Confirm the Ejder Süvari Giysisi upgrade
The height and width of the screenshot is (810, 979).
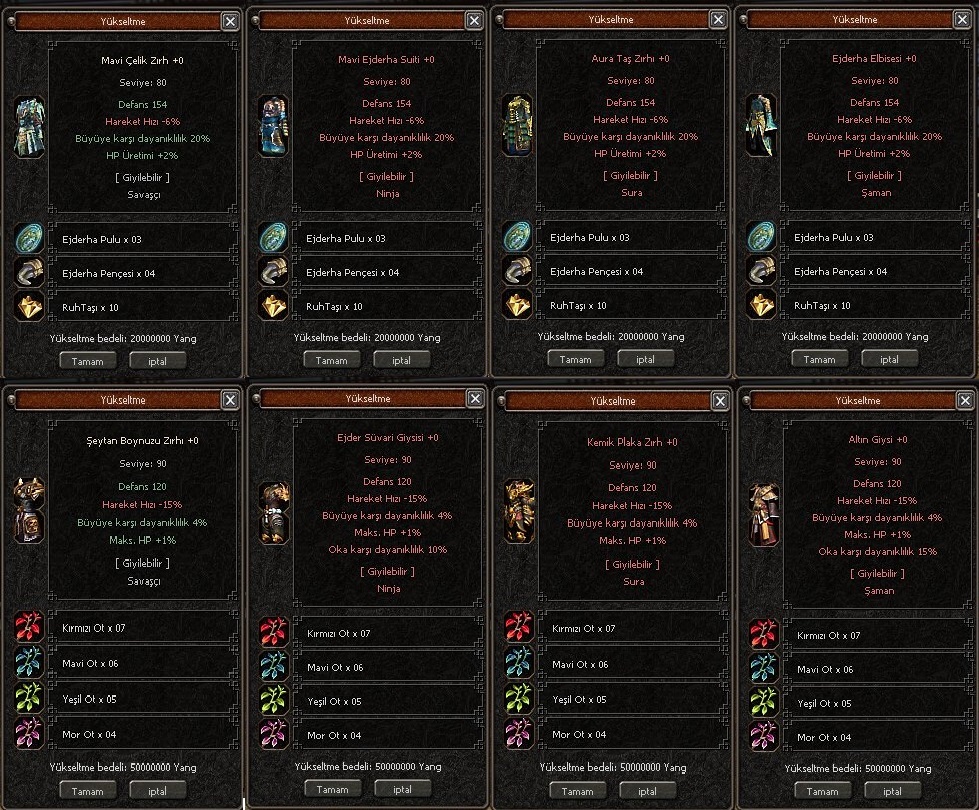[333, 789]
